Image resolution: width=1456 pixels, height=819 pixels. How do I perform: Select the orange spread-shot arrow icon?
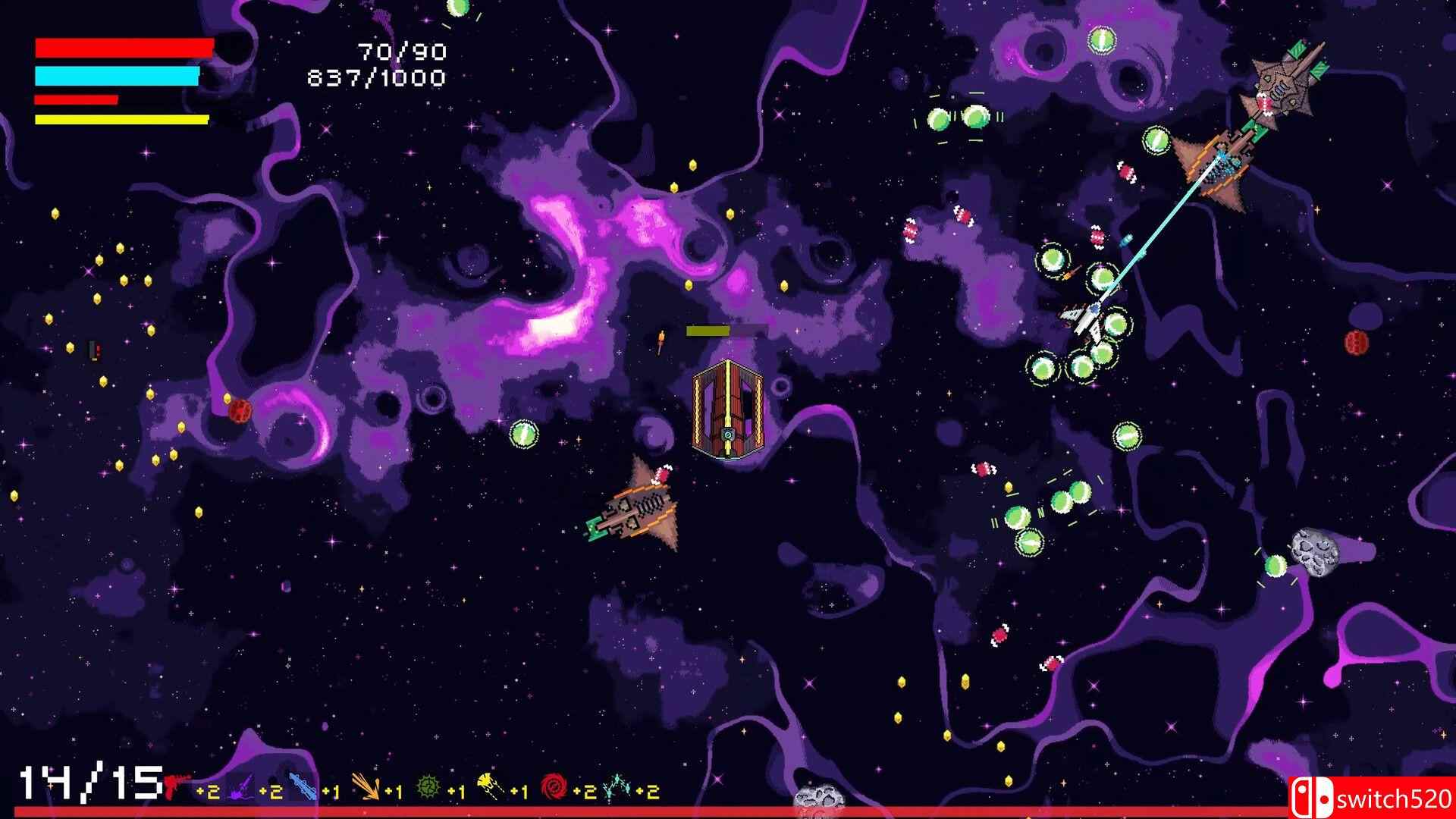point(366,788)
